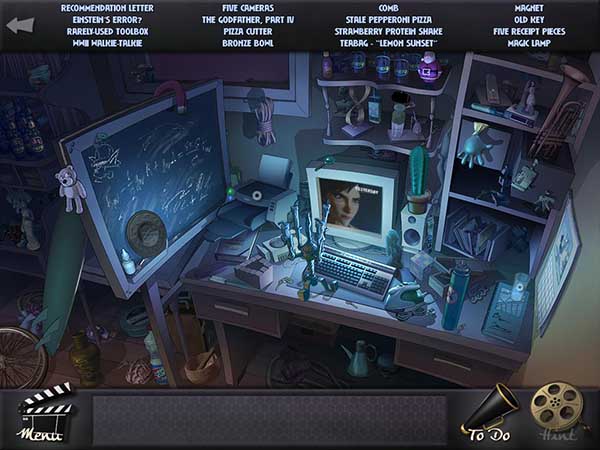
Task: Select Recommendation Letter in the item list
Action: (x=107, y=8)
